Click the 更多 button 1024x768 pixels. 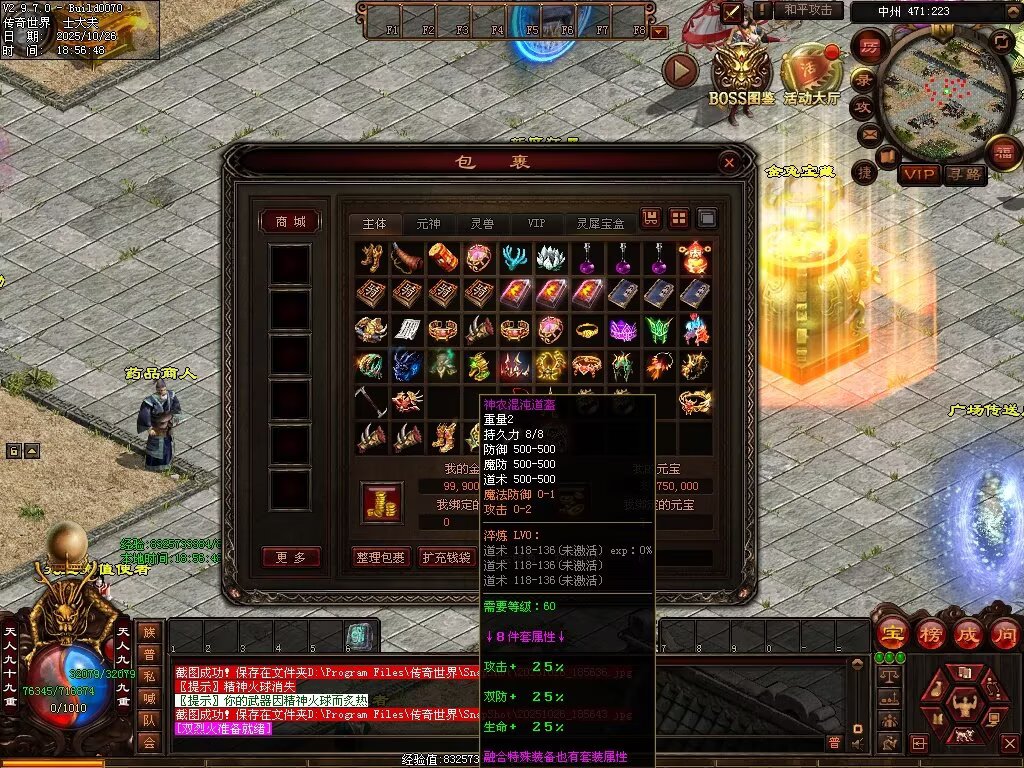(x=291, y=557)
